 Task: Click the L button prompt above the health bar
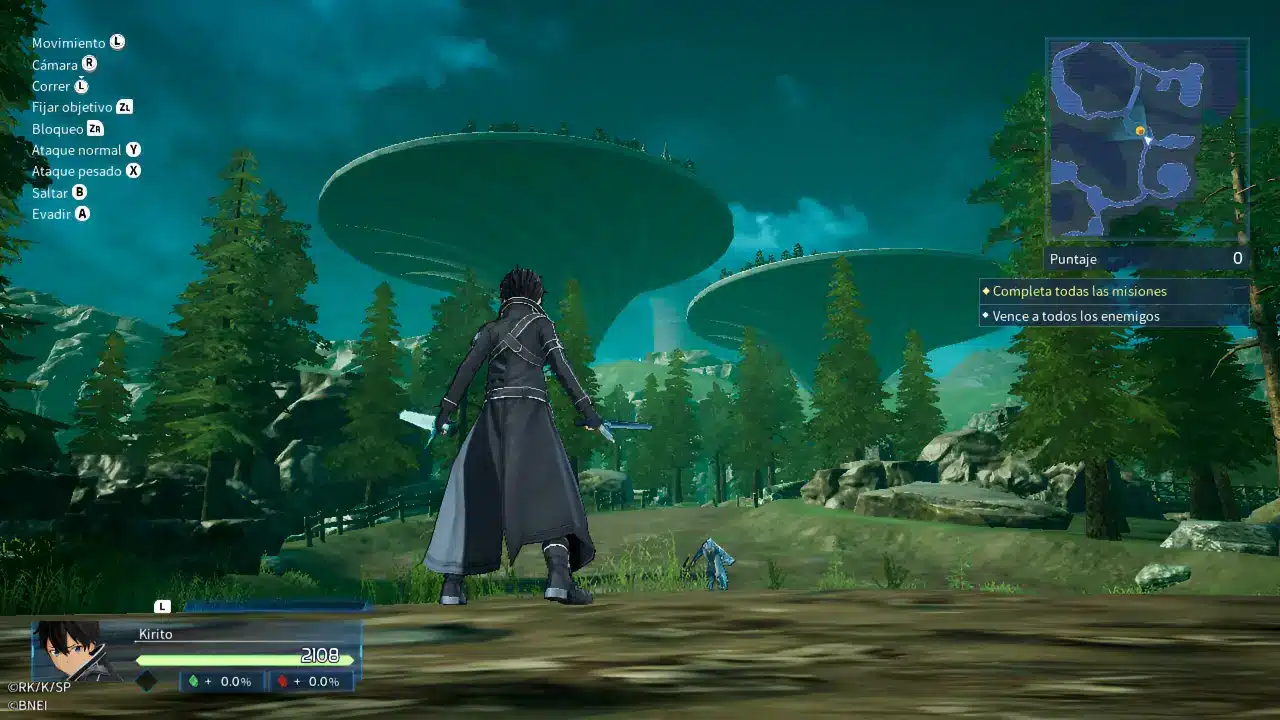[160, 605]
